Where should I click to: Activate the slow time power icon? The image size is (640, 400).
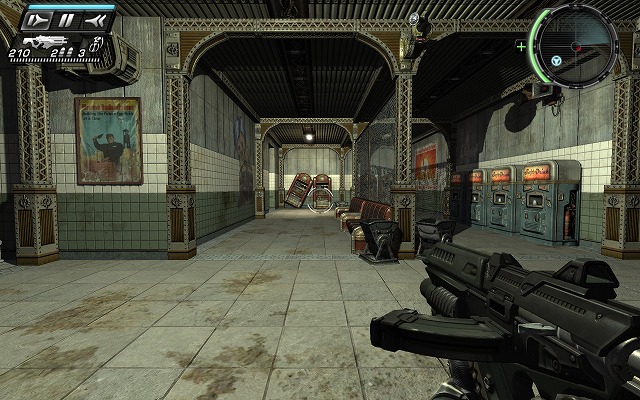[38, 19]
